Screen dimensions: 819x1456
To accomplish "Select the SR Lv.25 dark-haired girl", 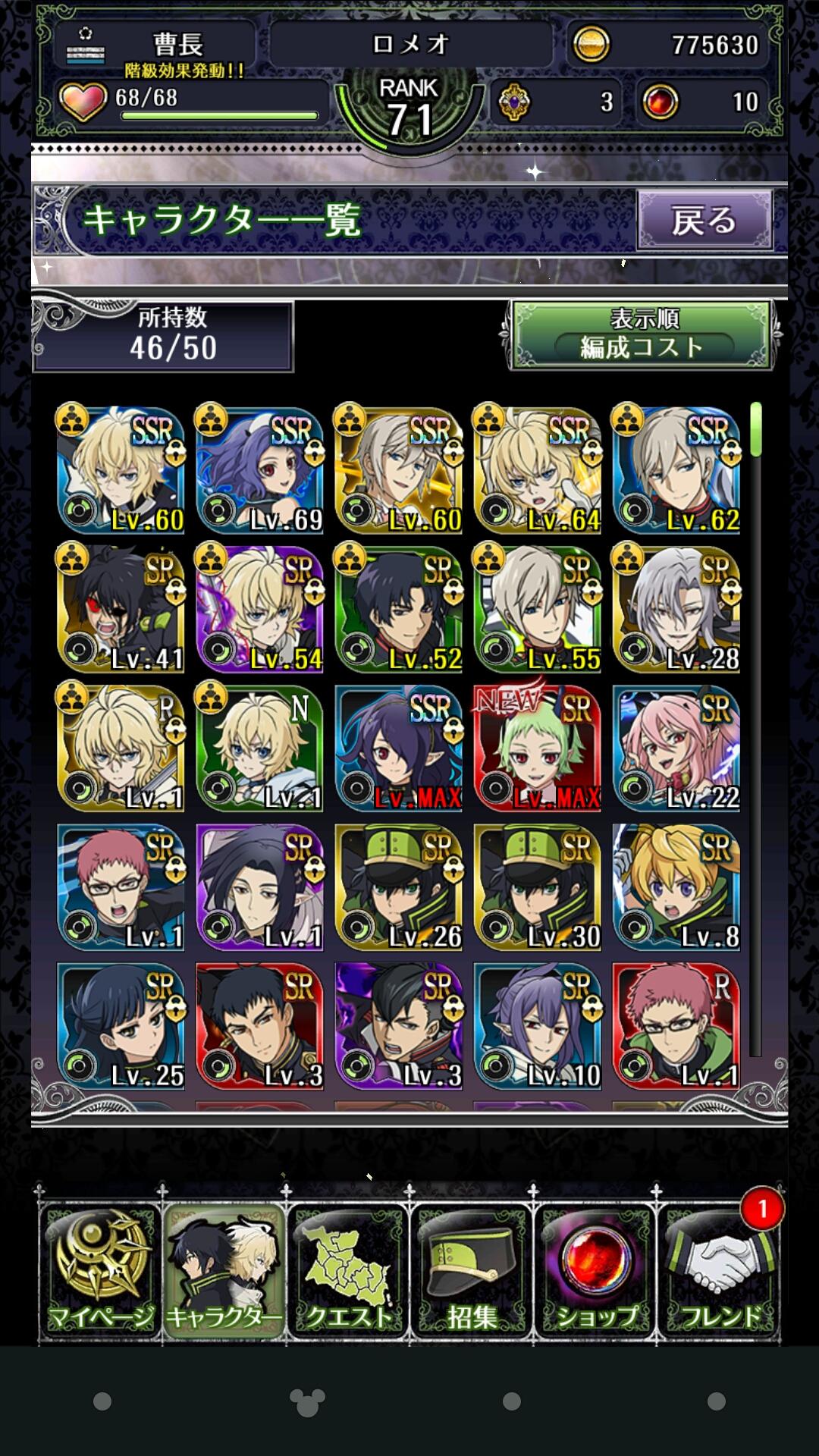I will [121, 1025].
